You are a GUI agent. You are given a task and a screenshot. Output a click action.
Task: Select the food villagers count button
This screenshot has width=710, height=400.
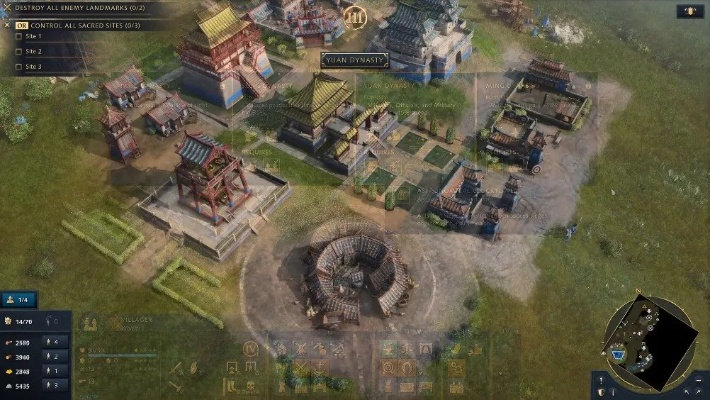(x=56, y=342)
